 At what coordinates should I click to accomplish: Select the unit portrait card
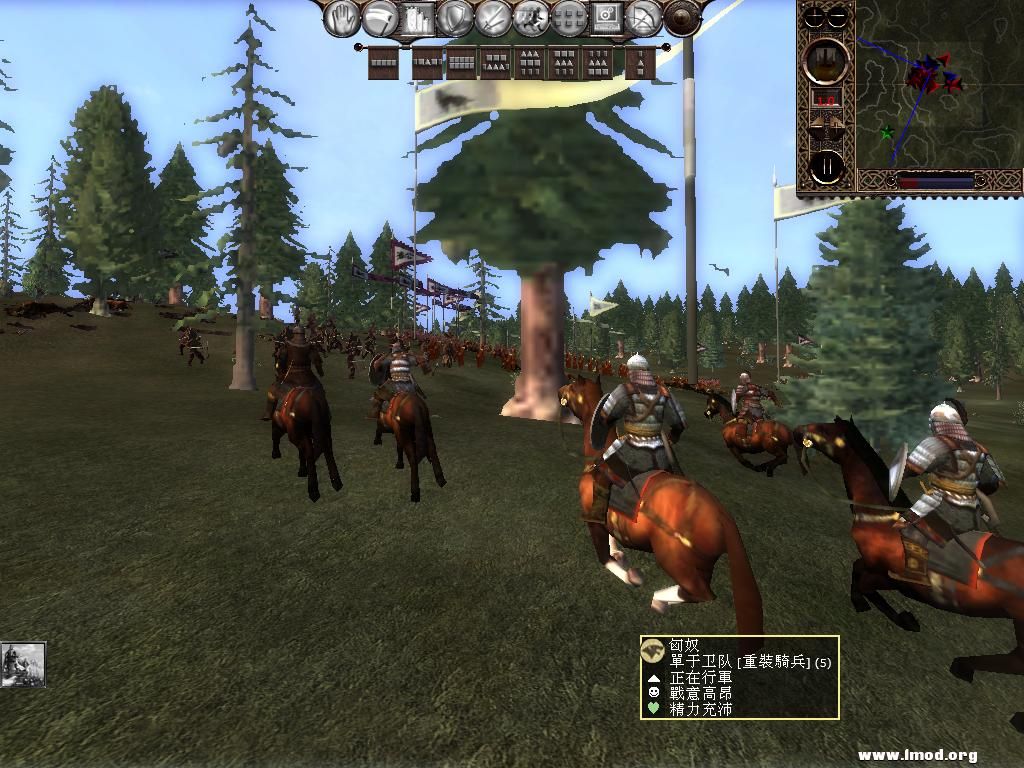[23, 664]
